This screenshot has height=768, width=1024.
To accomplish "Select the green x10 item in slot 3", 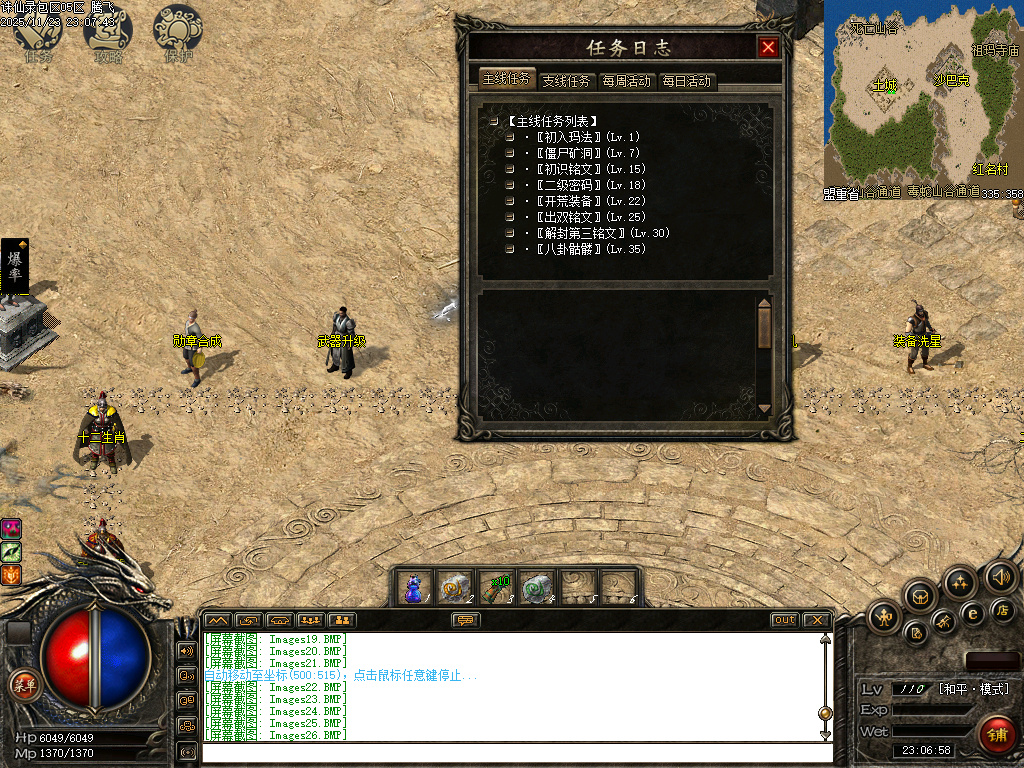I will pos(496,587).
